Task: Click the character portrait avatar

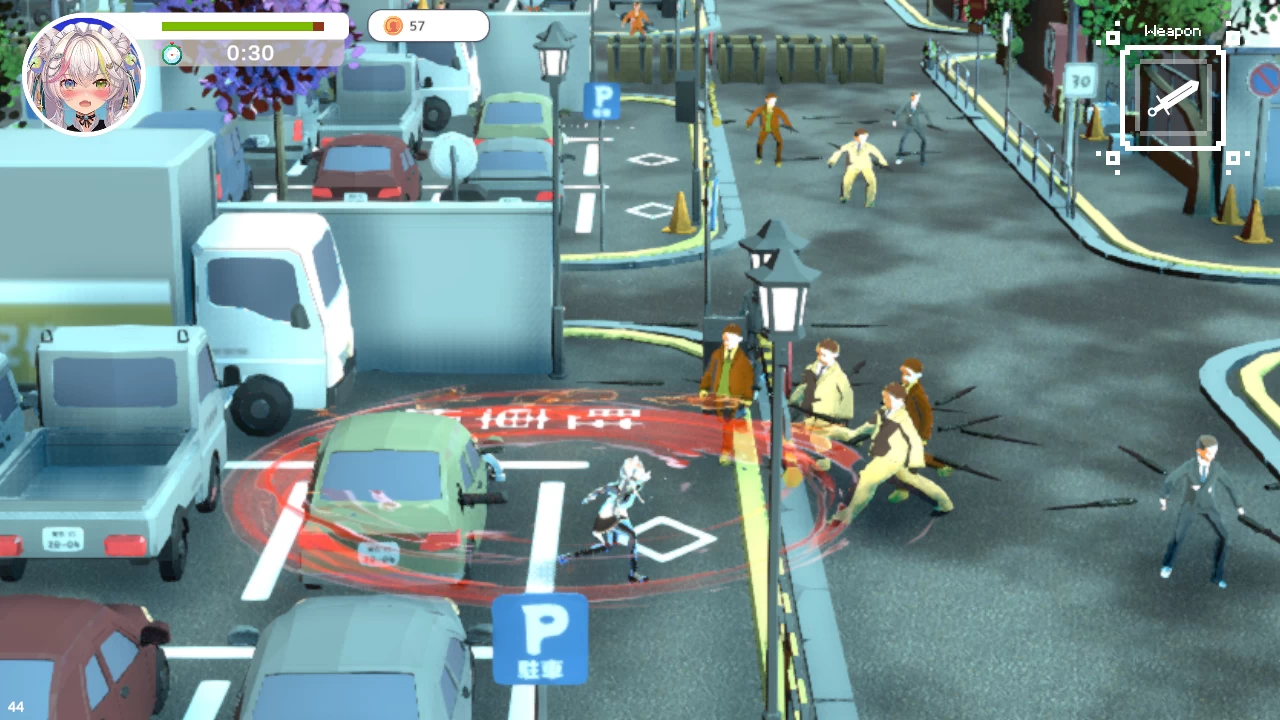Action: pyautogui.click(x=84, y=76)
